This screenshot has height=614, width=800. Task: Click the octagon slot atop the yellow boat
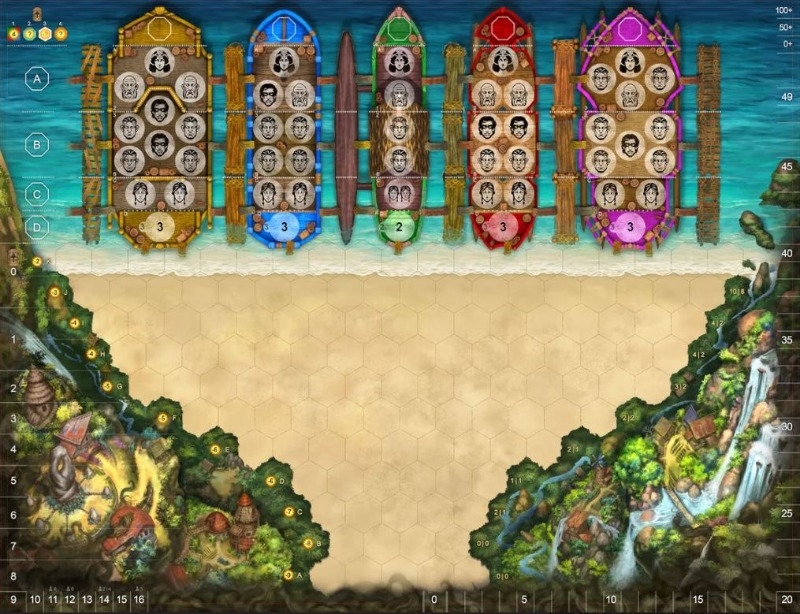(160, 27)
